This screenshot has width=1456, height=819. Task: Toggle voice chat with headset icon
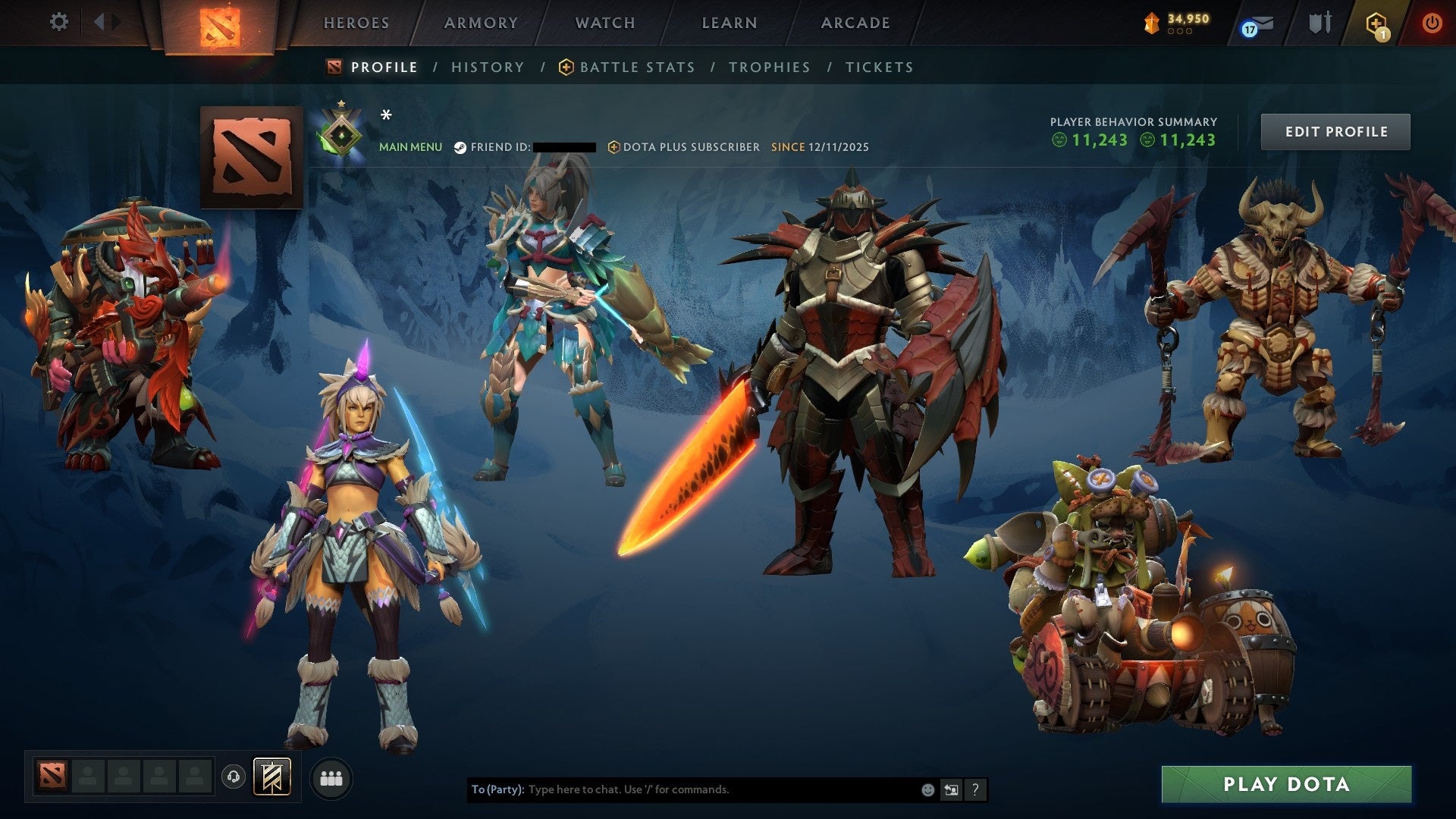coord(235,778)
